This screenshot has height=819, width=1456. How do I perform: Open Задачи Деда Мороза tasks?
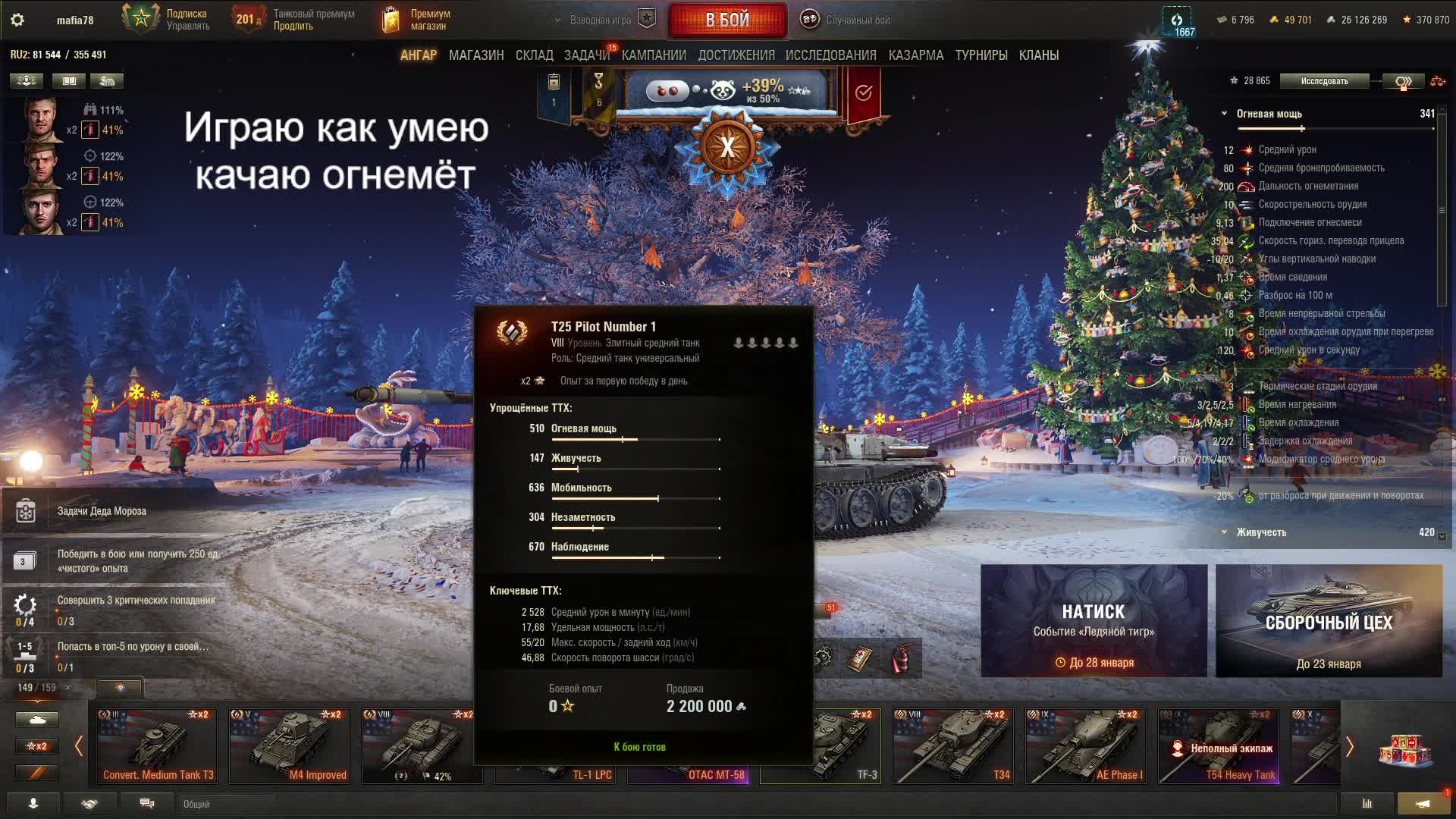(102, 511)
